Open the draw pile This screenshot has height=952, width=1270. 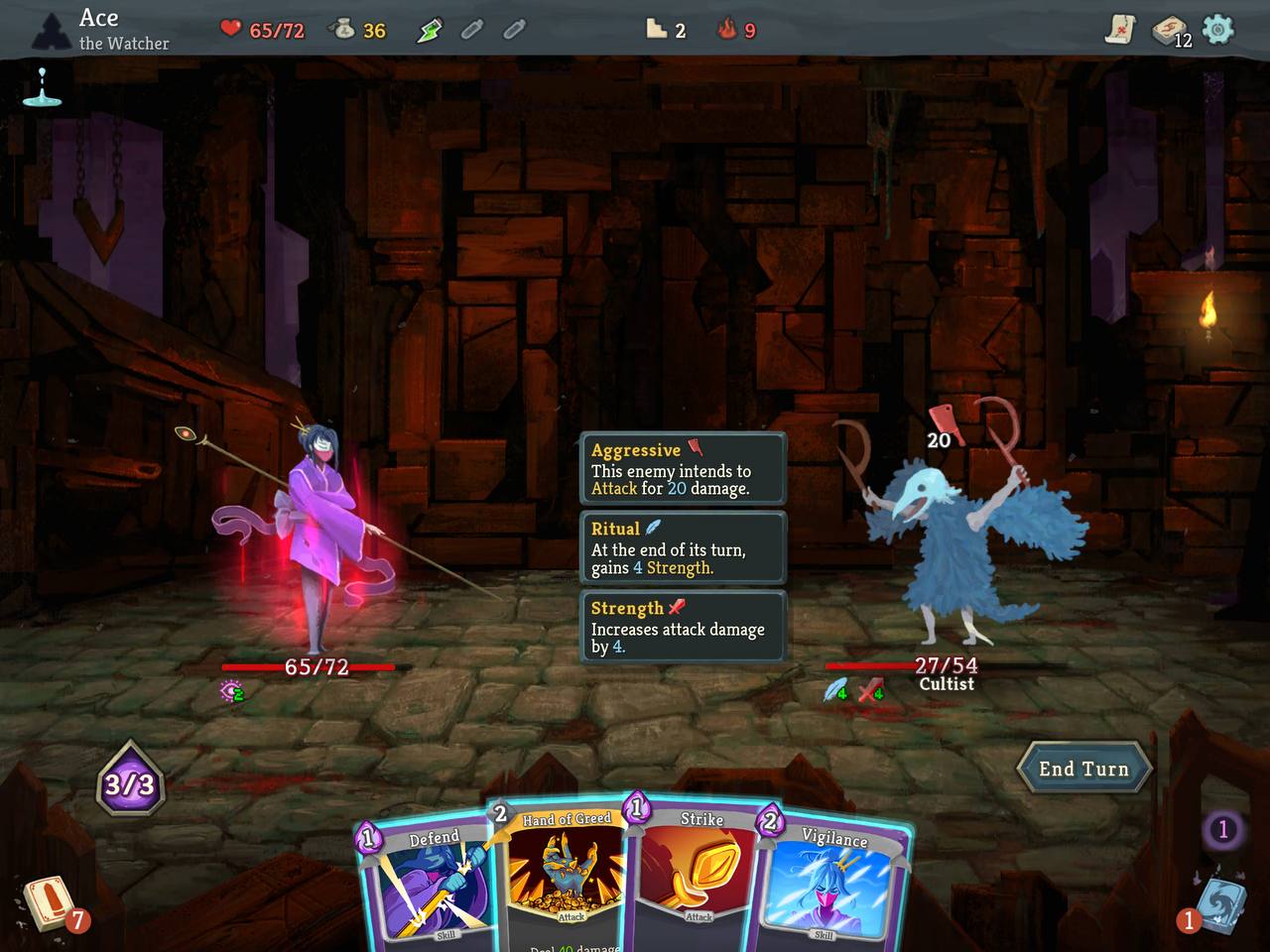(x=48, y=900)
